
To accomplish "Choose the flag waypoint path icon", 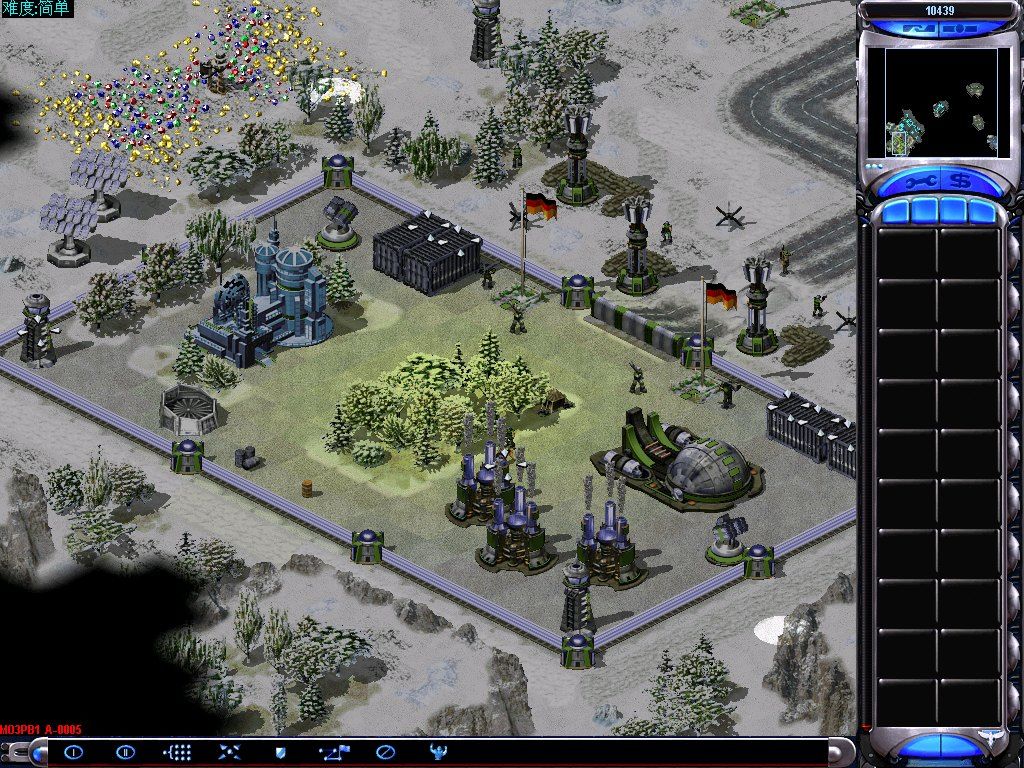I will coord(333,751).
